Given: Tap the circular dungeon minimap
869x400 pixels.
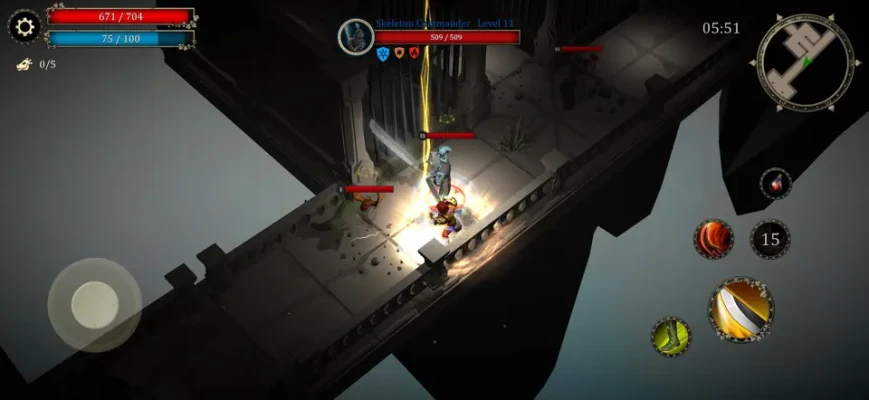Looking at the screenshot, I should [805, 62].
